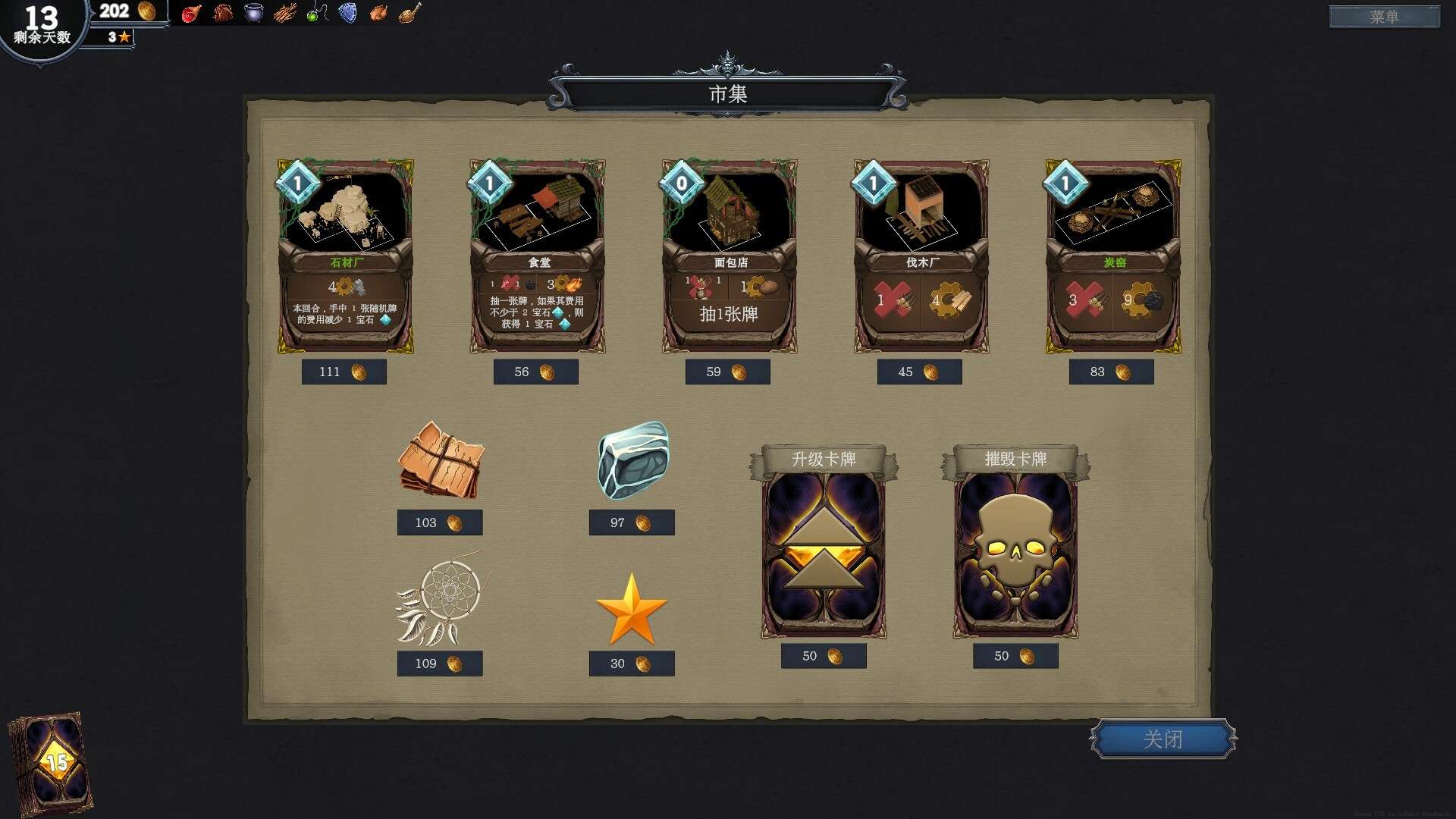The height and width of the screenshot is (819, 1456).
Task: Select the bundled parchment scrolls item
Action: 441,460
